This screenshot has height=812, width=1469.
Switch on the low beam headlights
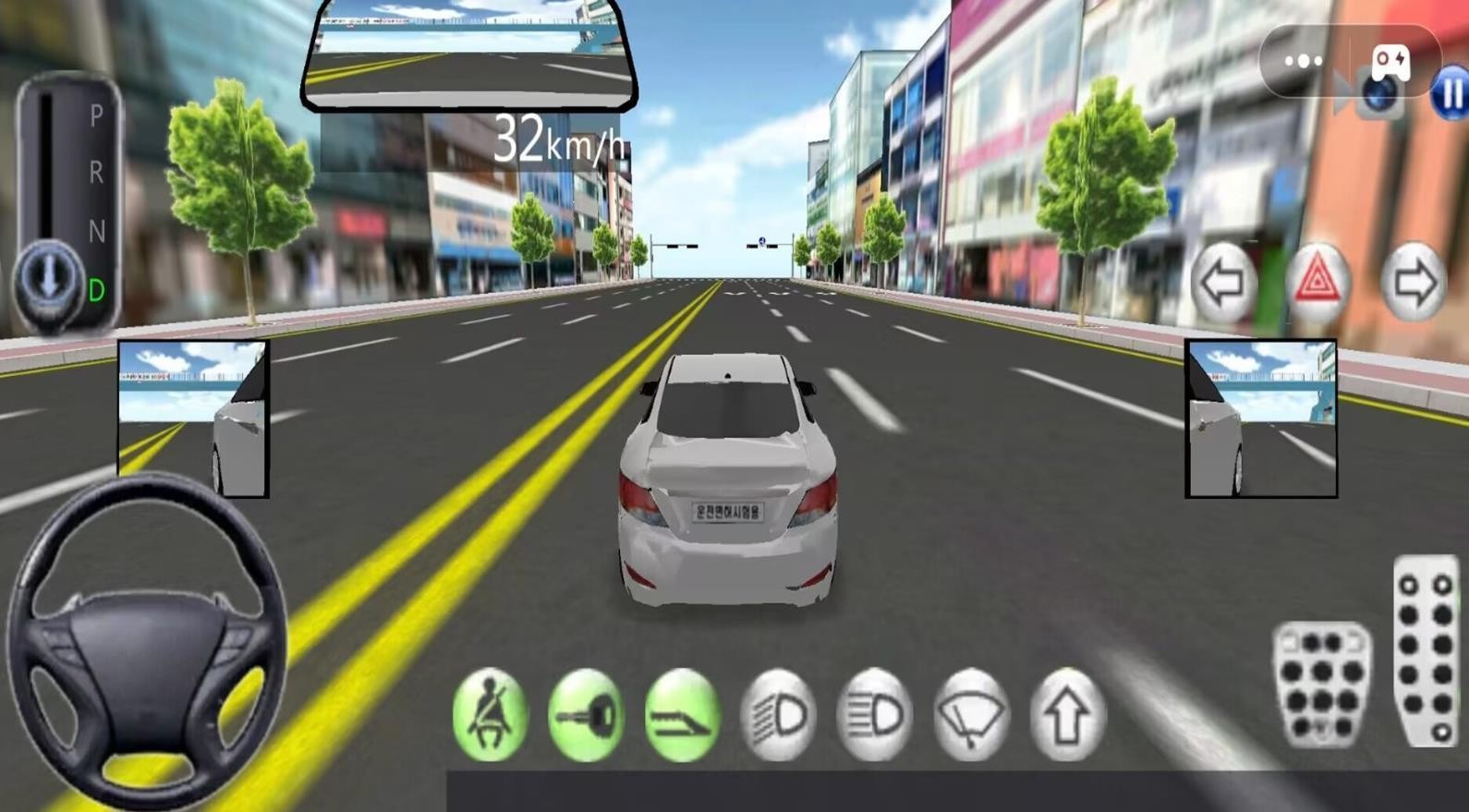tap(778, 715)
